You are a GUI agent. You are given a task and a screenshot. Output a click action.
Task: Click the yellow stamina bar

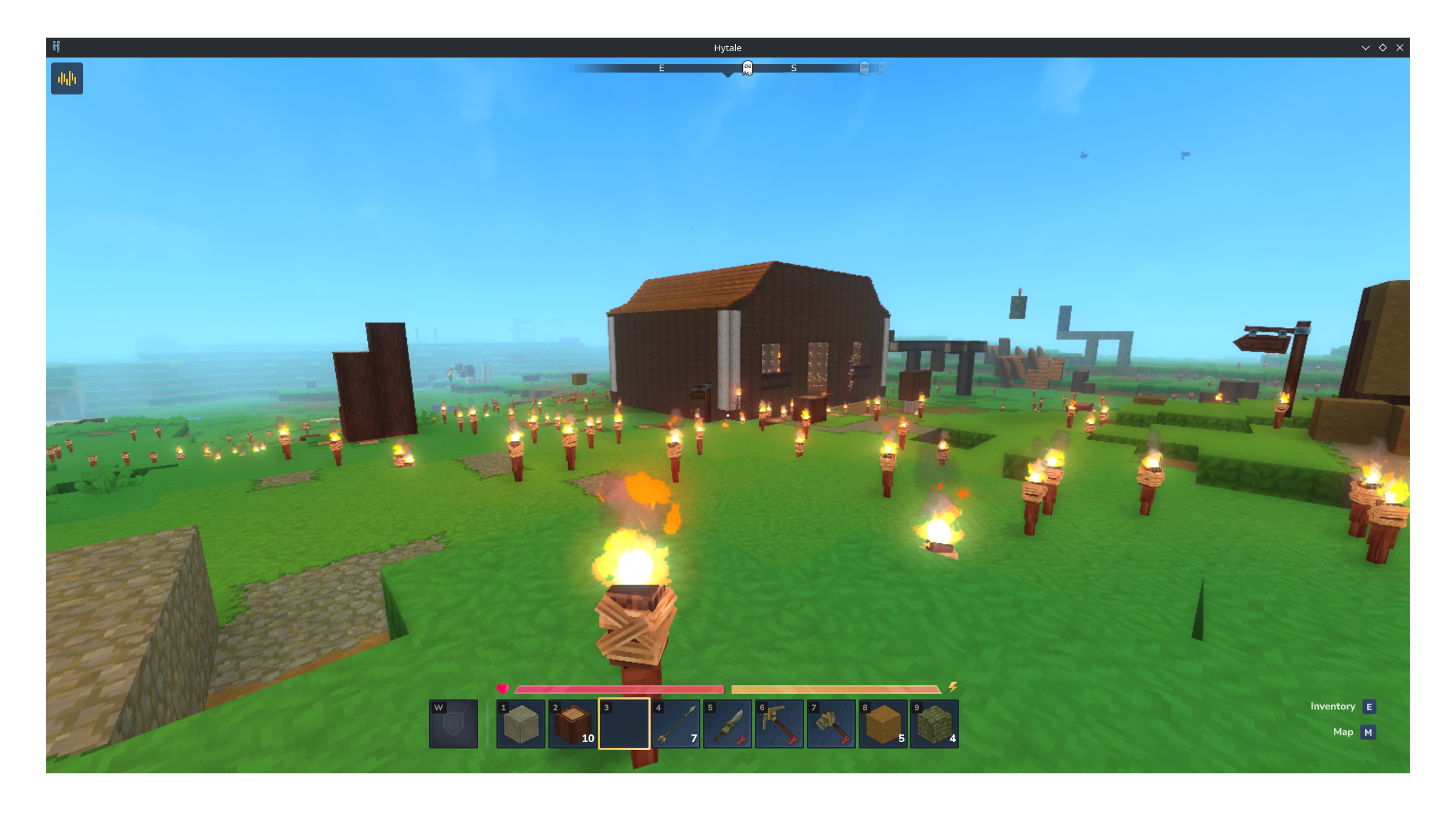(835, 689)
